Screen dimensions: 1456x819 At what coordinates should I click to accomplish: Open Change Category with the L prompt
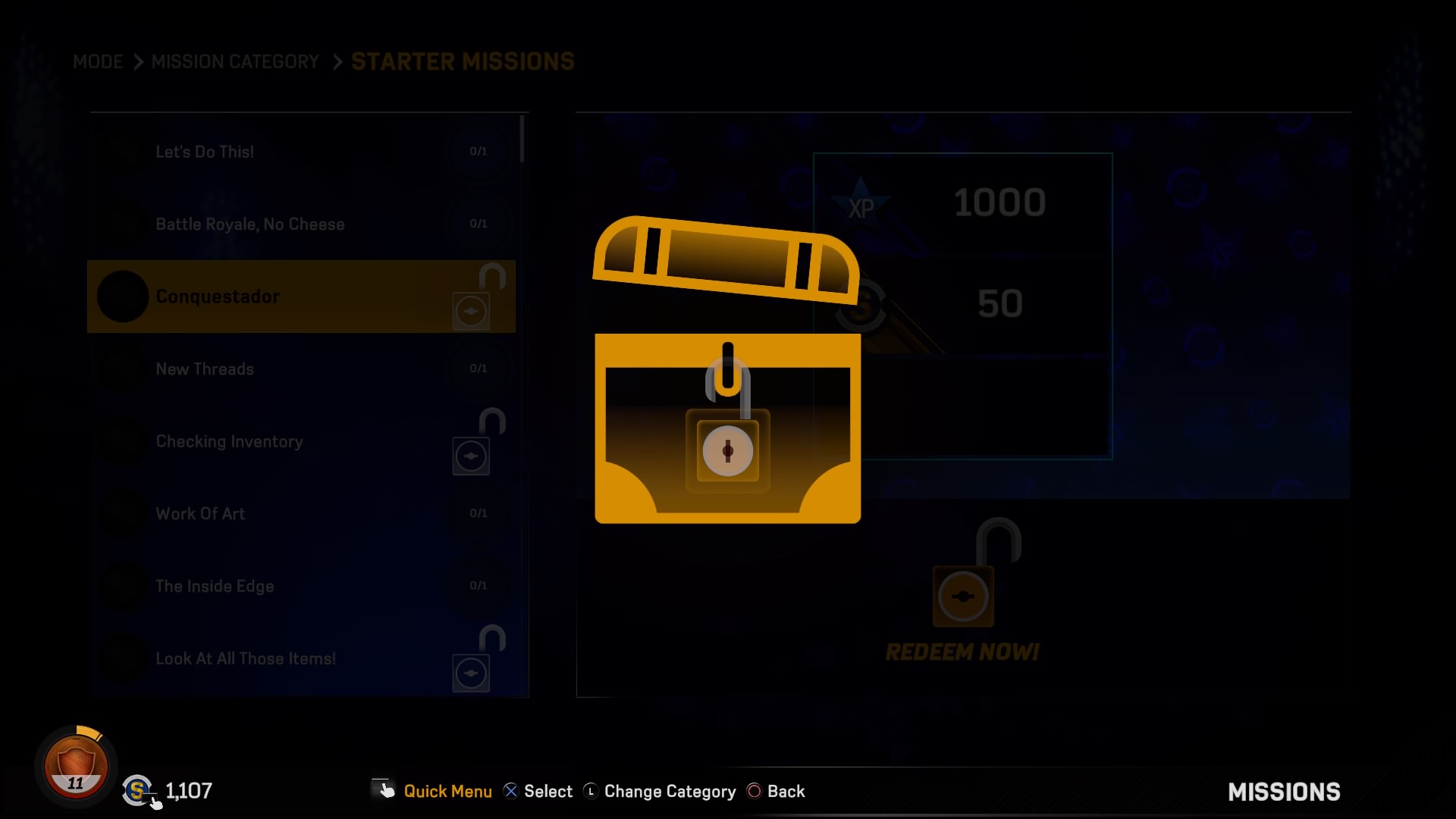pyautogui.click(x=659, y=791)
